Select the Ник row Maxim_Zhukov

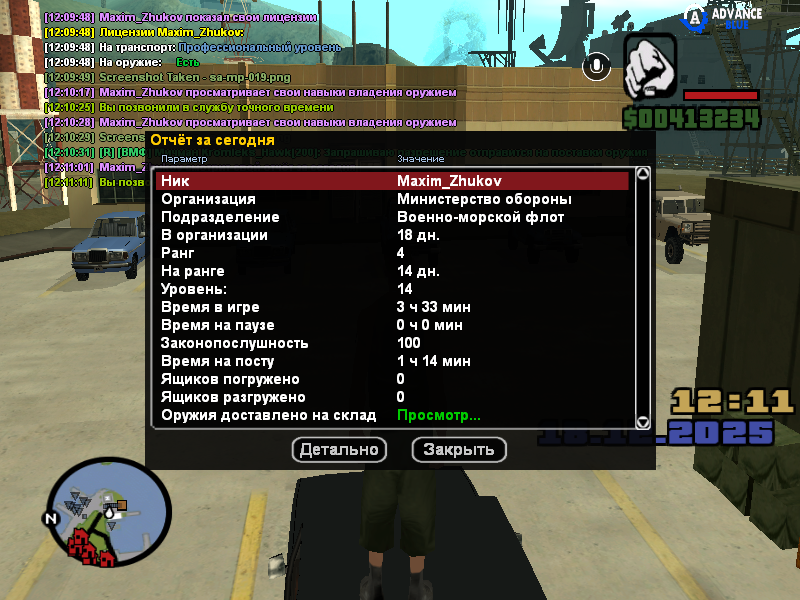point(392,181)
